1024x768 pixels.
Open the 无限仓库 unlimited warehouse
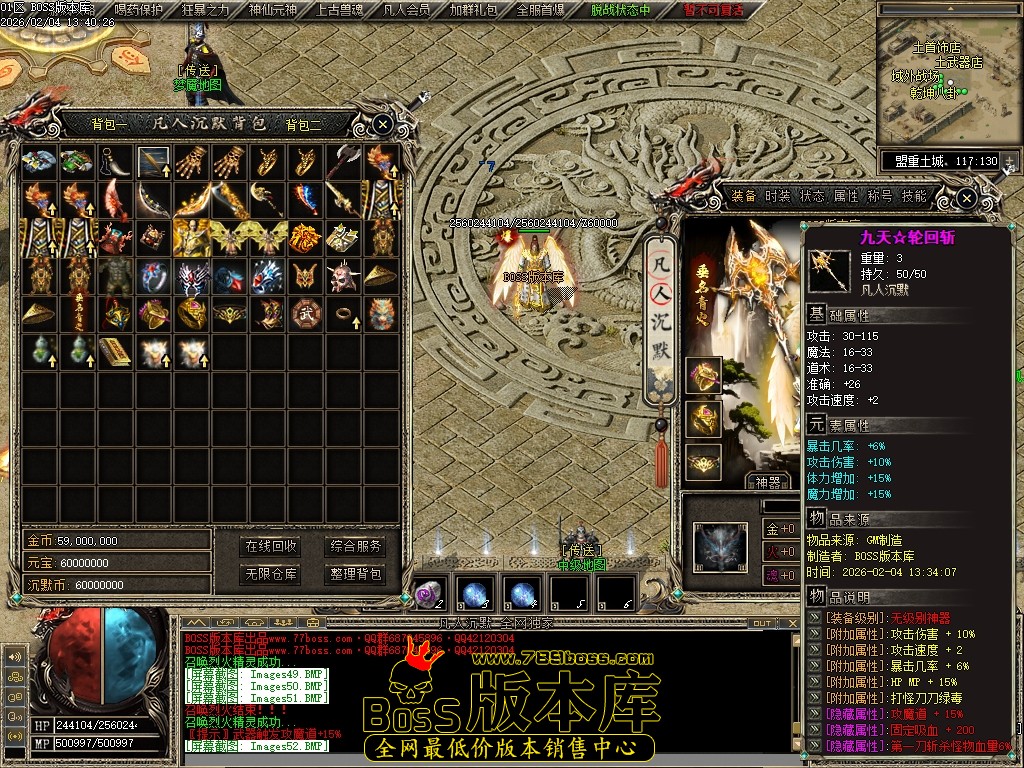coord(271,574)
